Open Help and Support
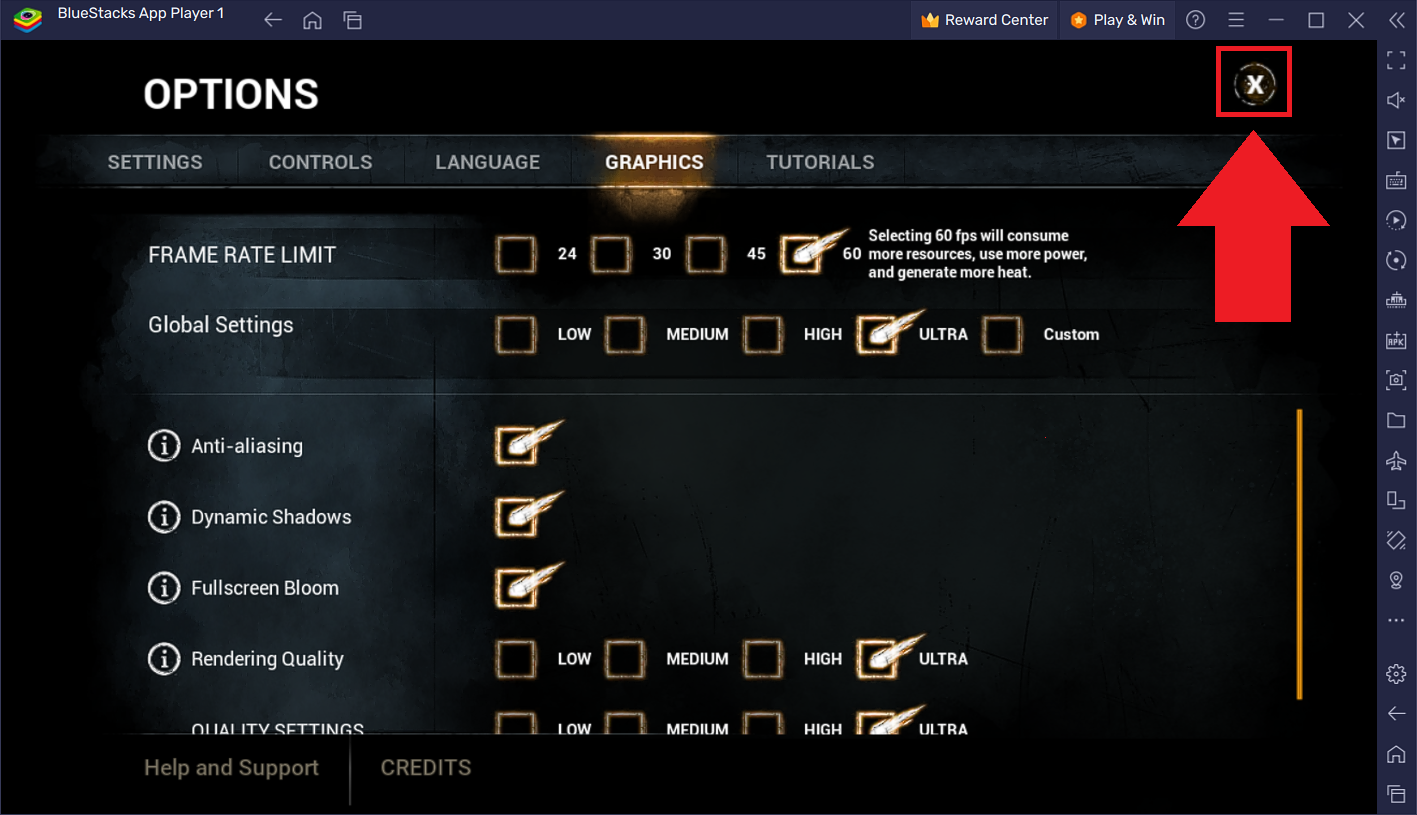1417x815 pixels. point(231,768)
